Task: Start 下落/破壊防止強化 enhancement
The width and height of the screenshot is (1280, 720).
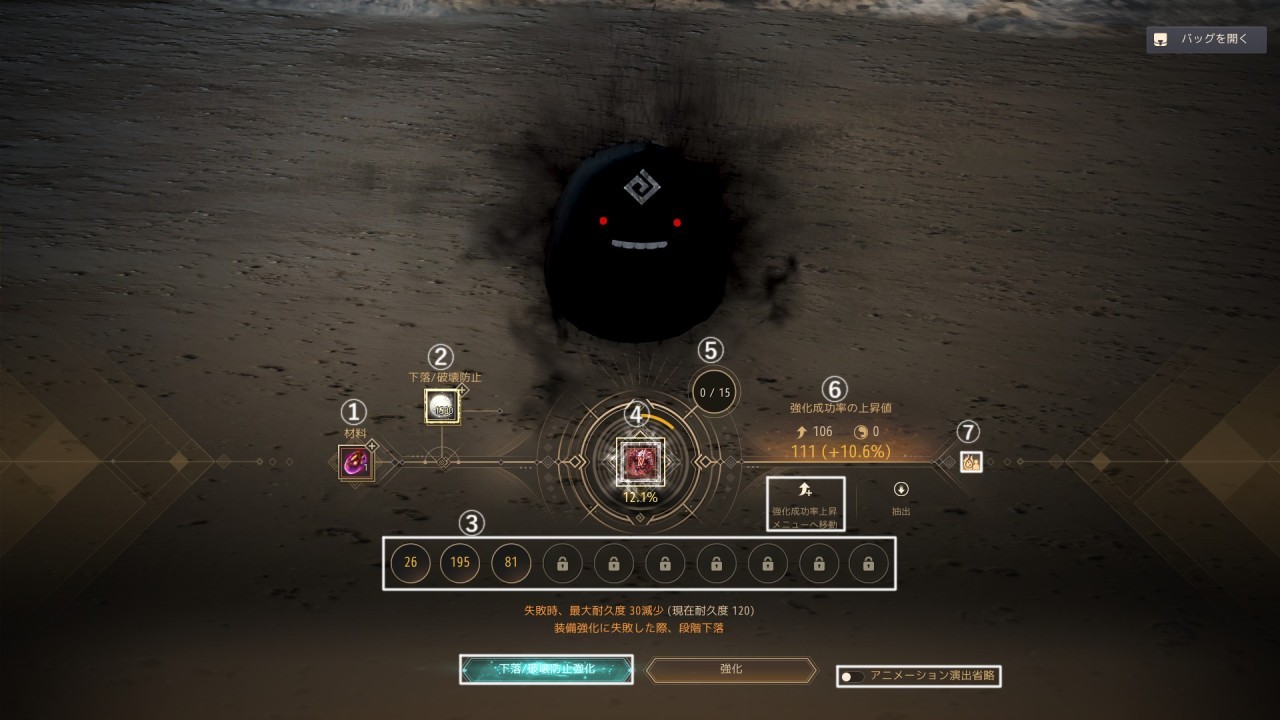Action: point(546,669)
